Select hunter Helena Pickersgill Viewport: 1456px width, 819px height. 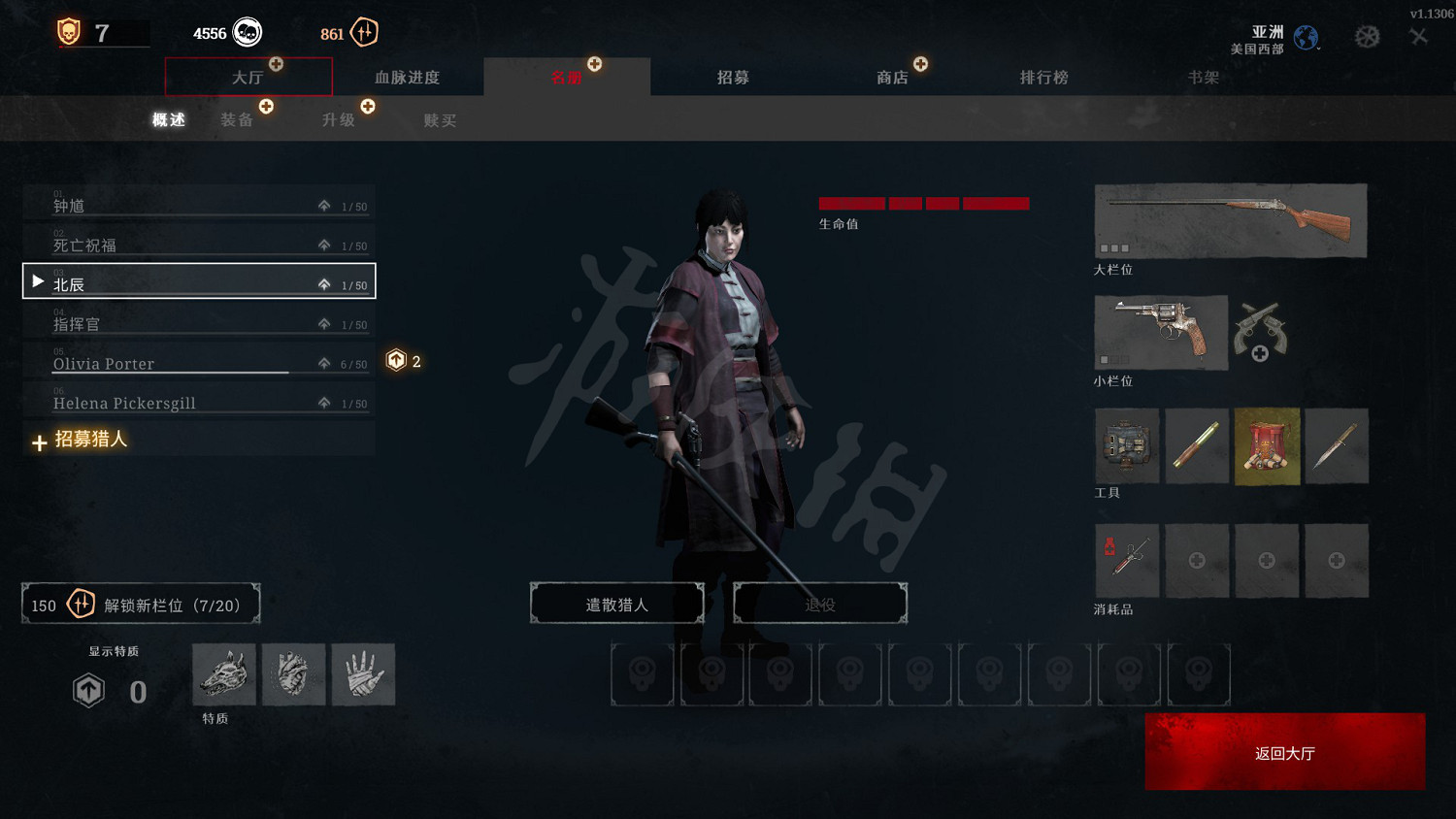pyautogui.click(x=146, y=402)
